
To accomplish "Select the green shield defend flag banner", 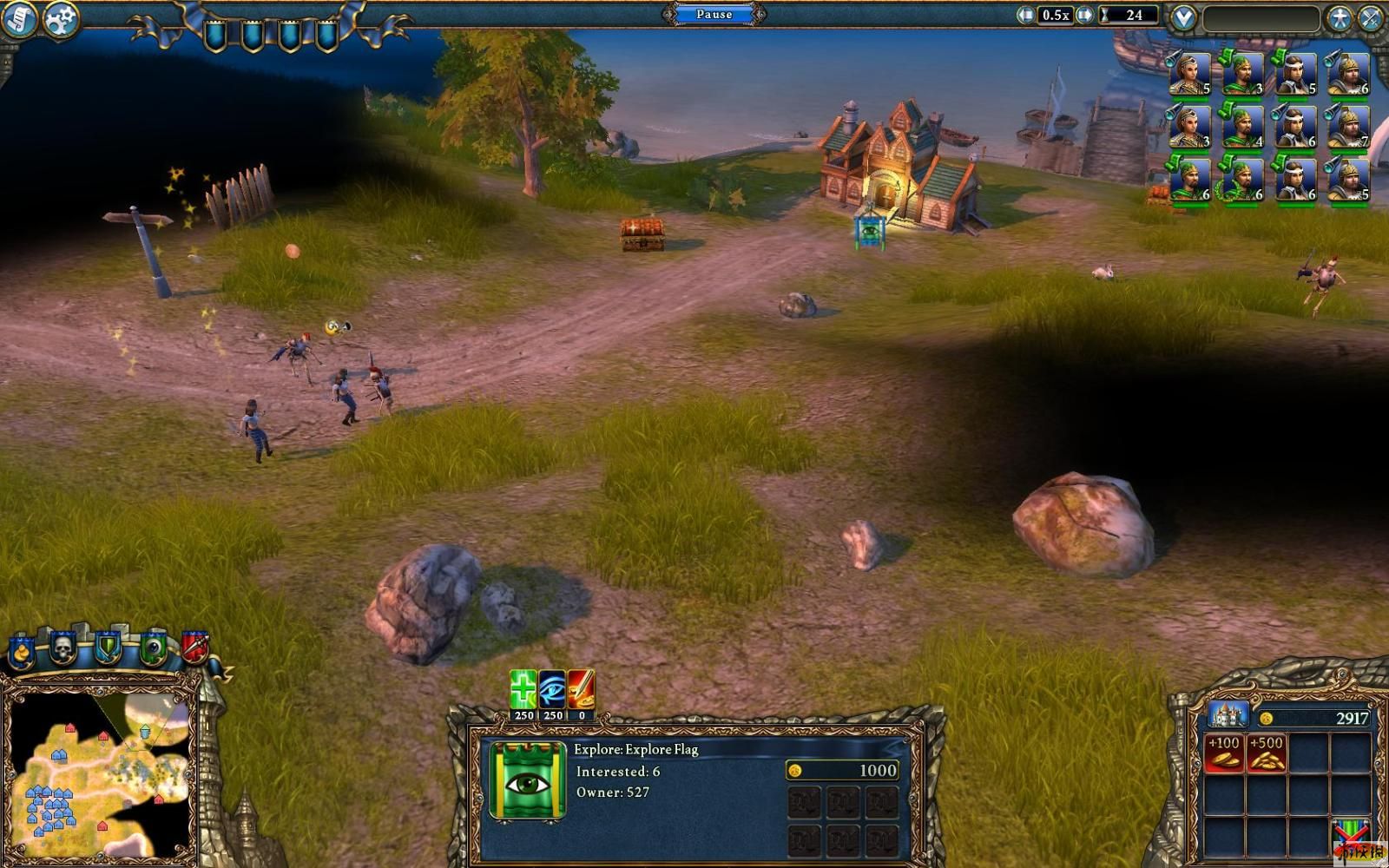I will coord(108,647).
